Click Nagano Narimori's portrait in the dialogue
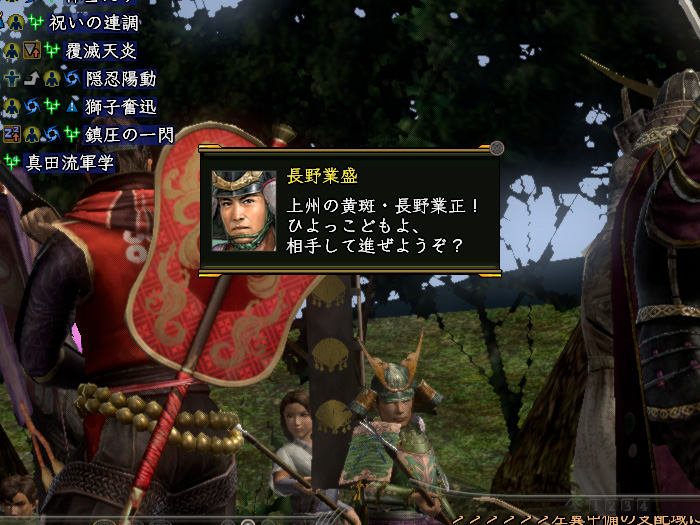This screenshot has height=525, width=700. (243, 211)
